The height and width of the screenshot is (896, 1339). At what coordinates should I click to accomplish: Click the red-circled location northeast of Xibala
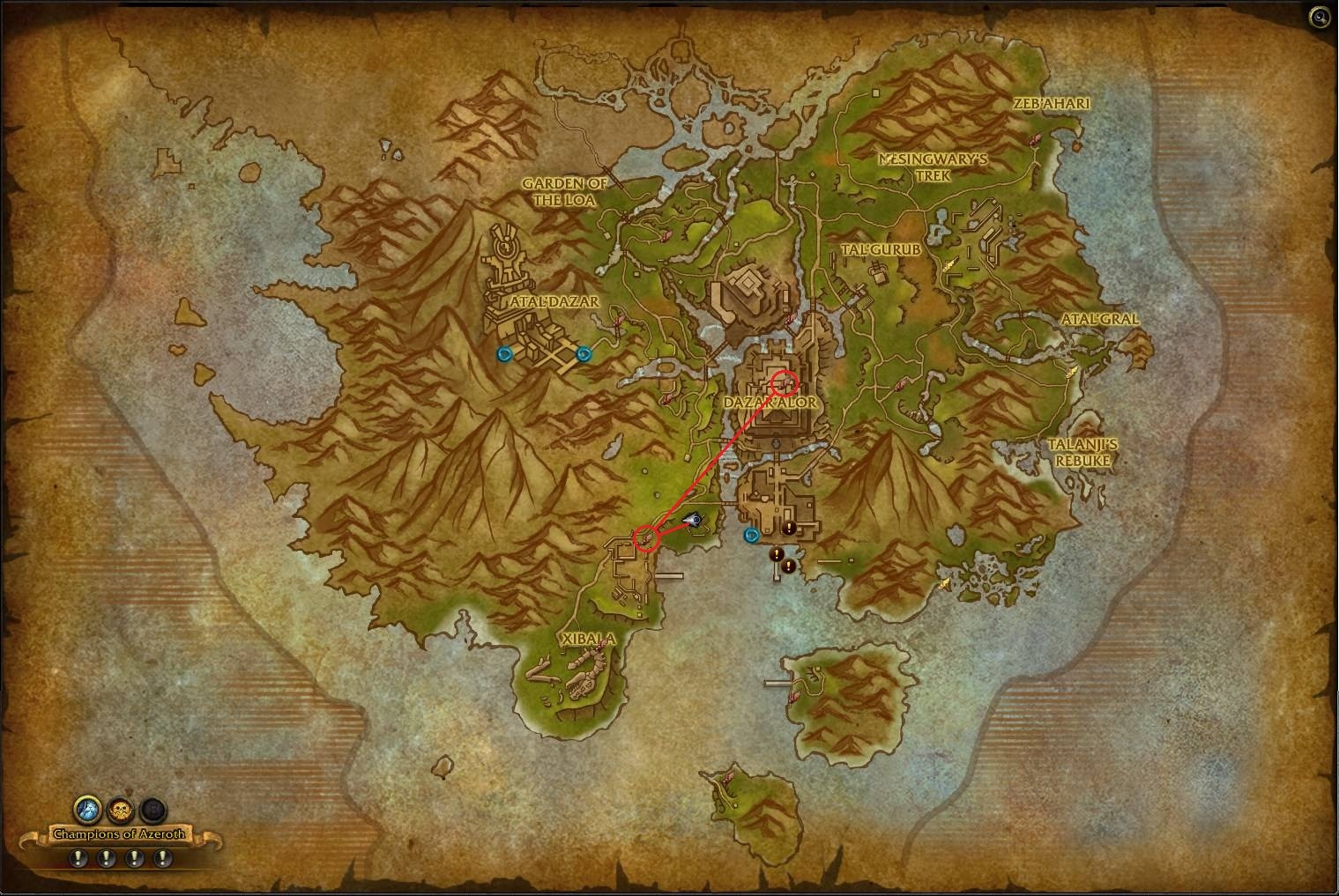pyautogui.click(x=646, y=540)
